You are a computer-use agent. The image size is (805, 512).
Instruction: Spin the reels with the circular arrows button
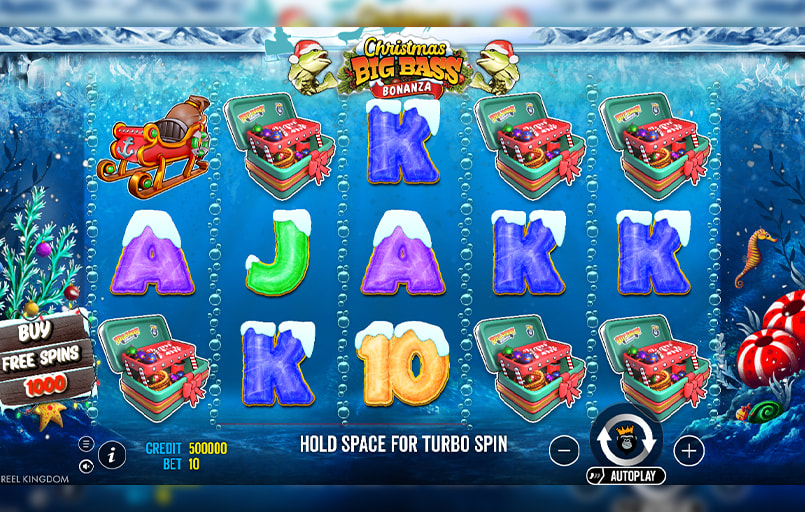tap(626, 438)
